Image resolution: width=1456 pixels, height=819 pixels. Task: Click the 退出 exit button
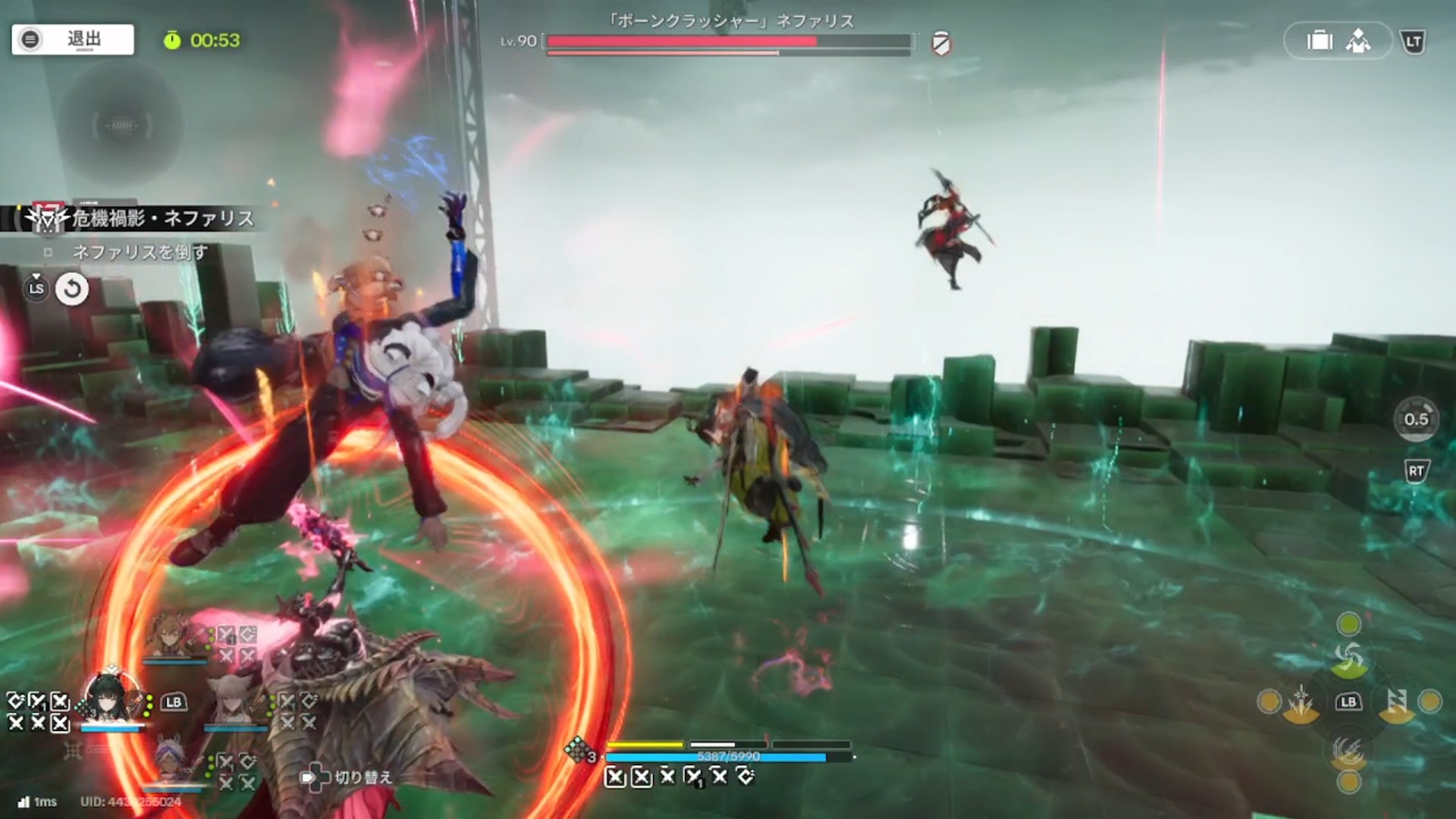point(73,39)
